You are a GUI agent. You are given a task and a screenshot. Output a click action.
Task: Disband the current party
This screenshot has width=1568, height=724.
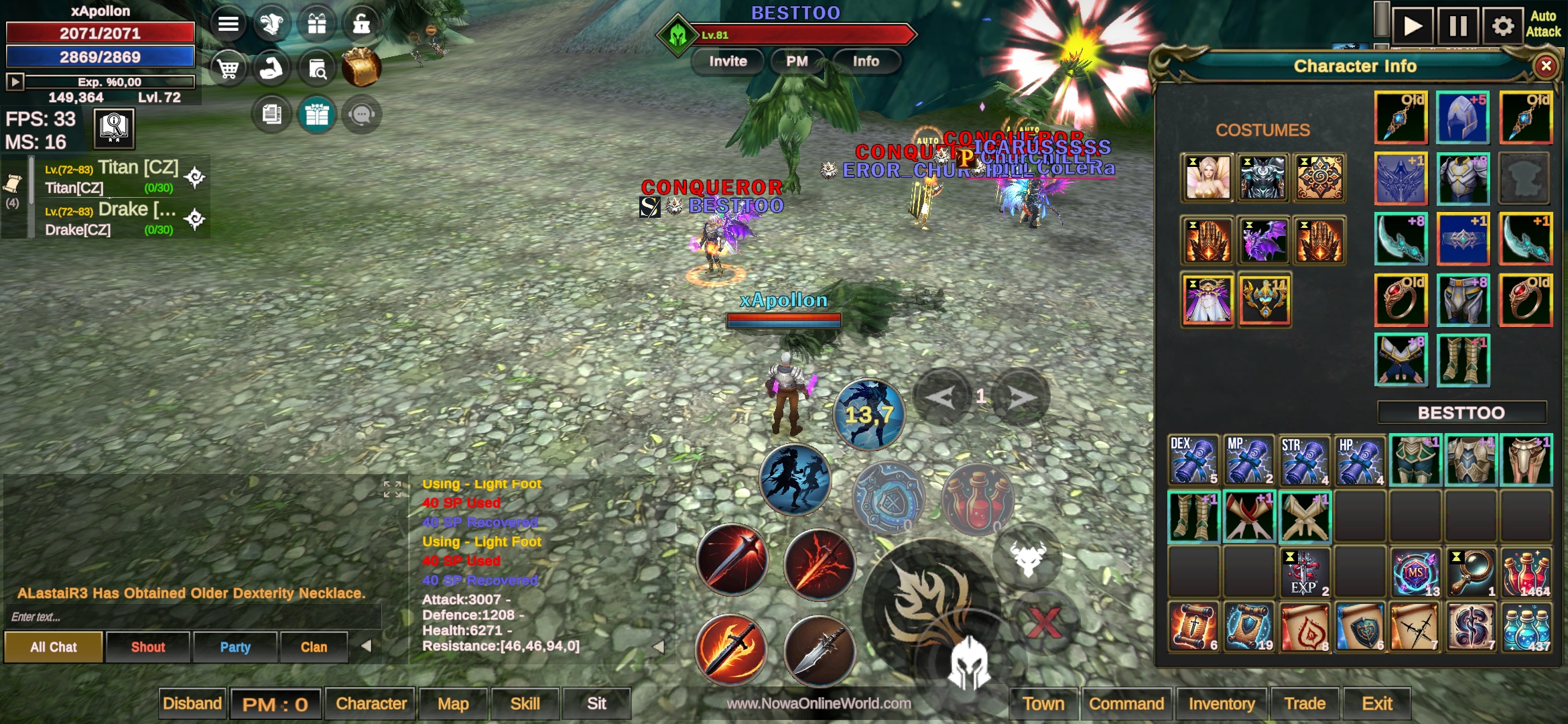(x=192, y=703)
